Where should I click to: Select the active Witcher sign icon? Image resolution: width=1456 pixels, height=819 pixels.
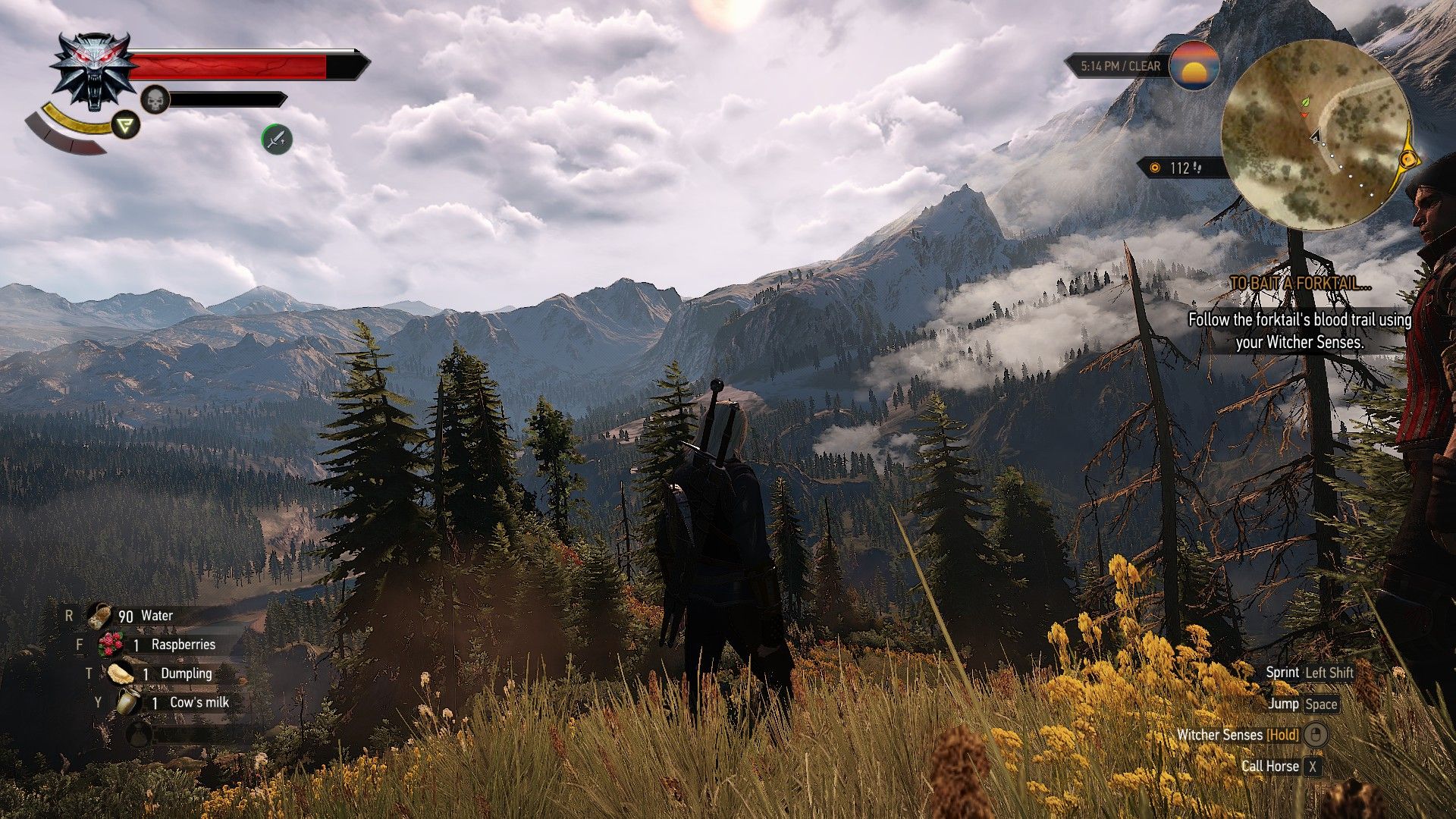[126, 124]
